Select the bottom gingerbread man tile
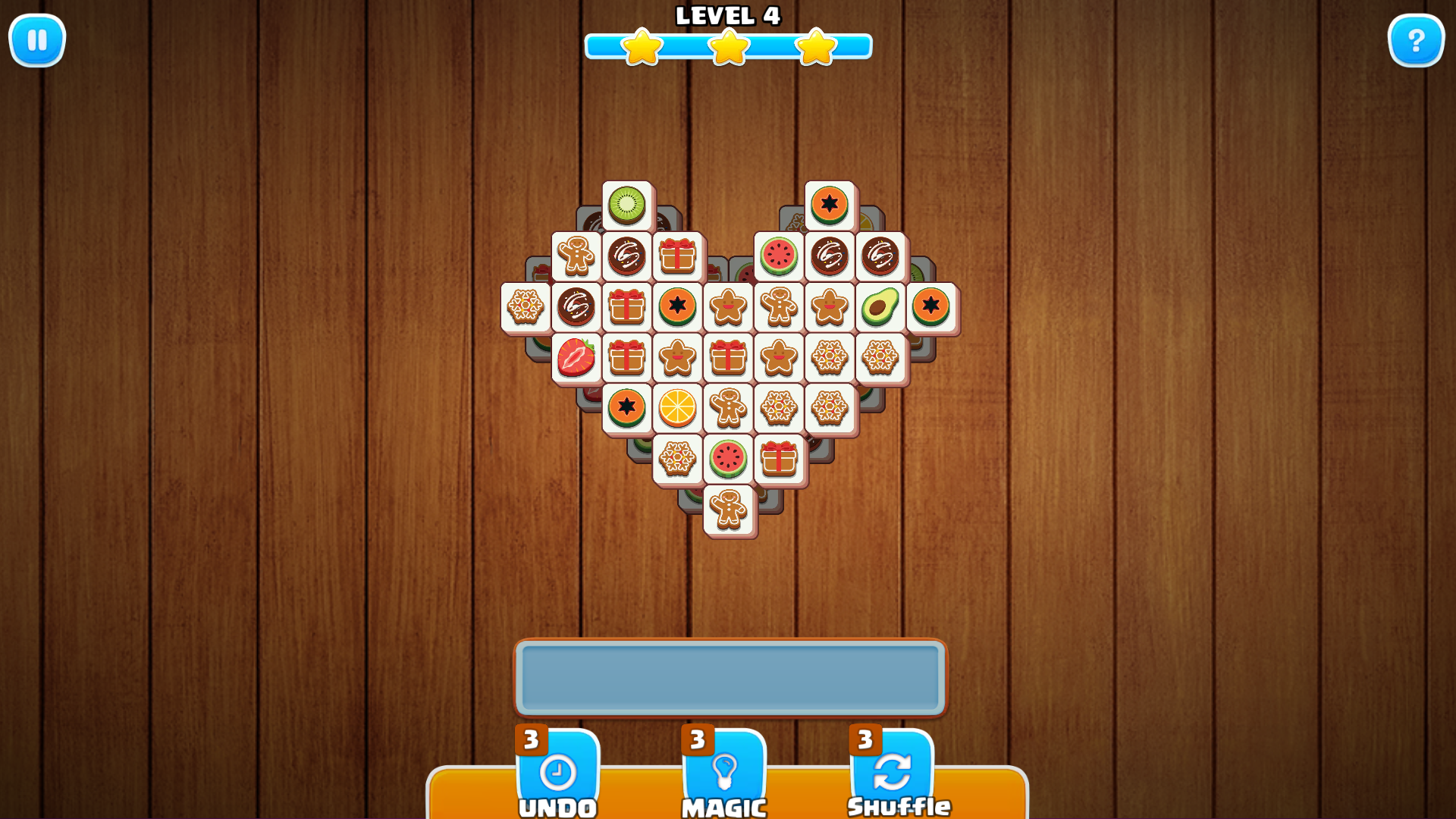This screenshot has width=1456, height=819. point(728,511)
